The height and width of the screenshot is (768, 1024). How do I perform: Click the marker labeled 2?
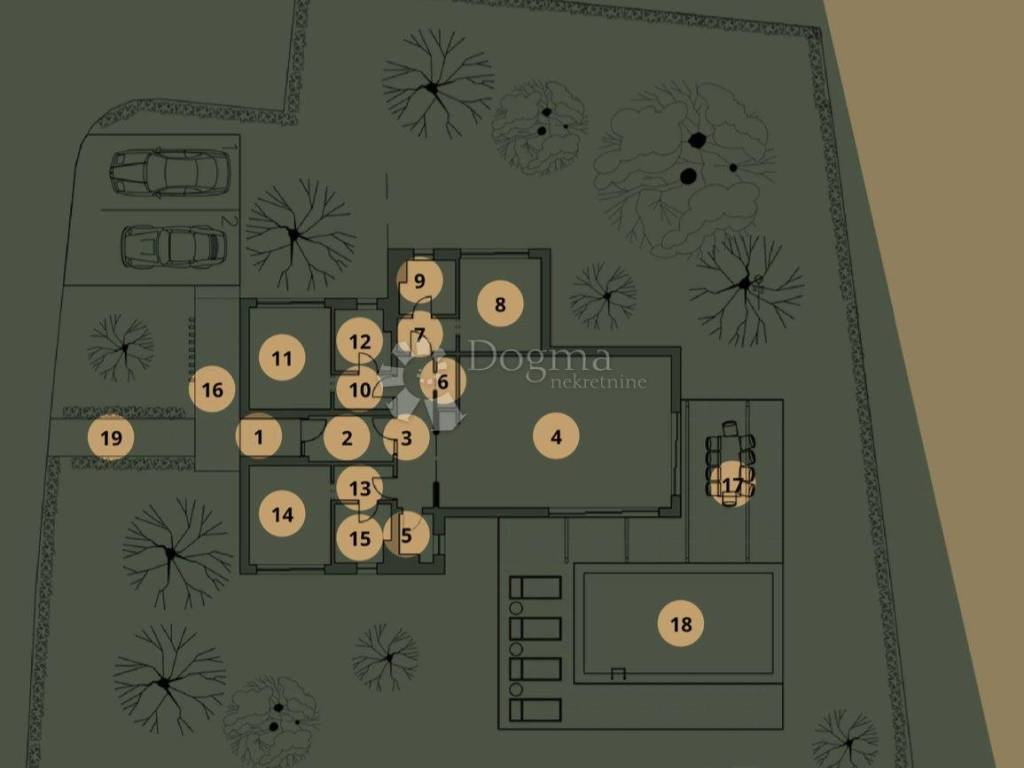[x=347, y=437]
